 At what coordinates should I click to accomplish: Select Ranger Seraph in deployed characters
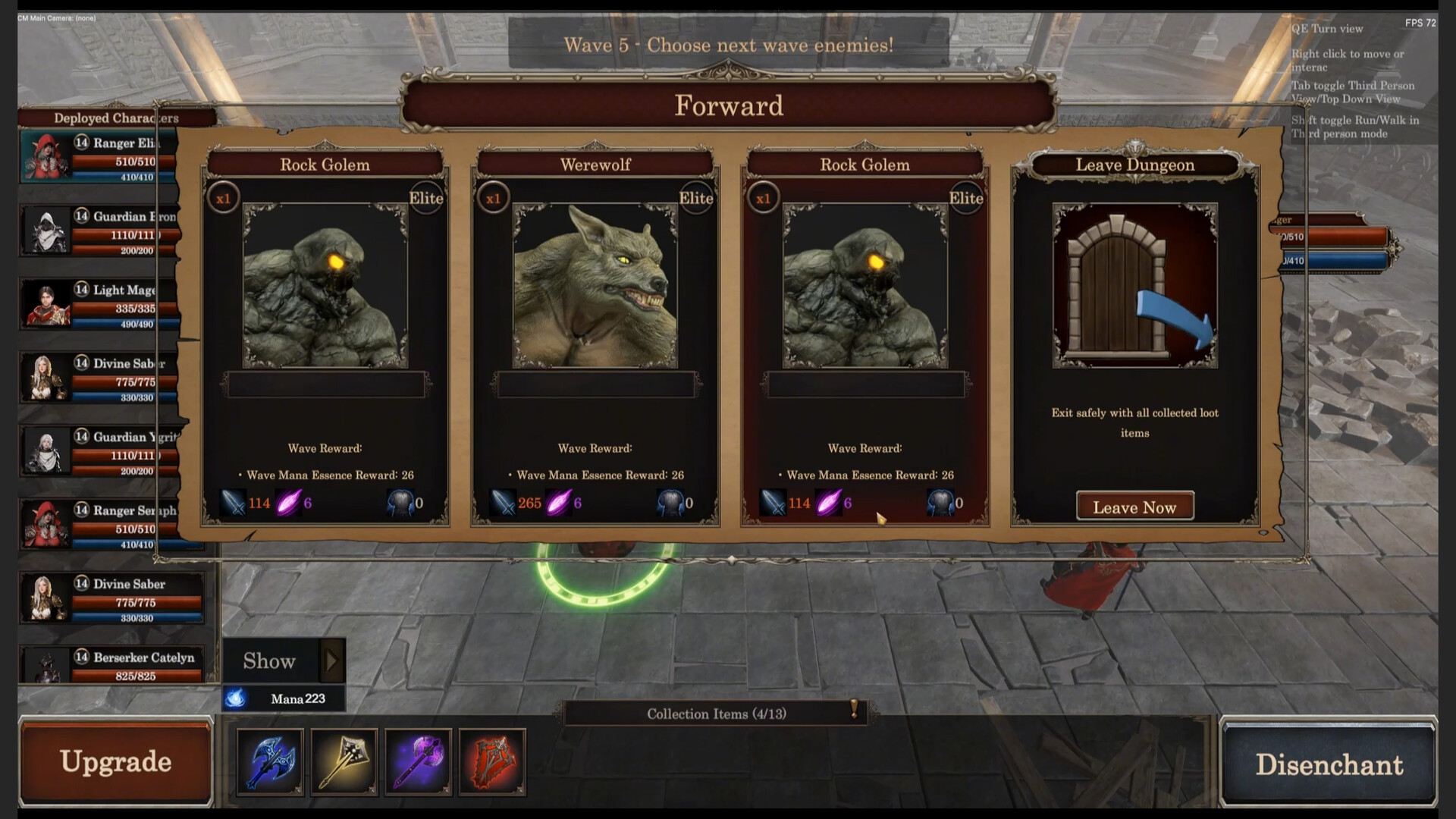(99, 525)
